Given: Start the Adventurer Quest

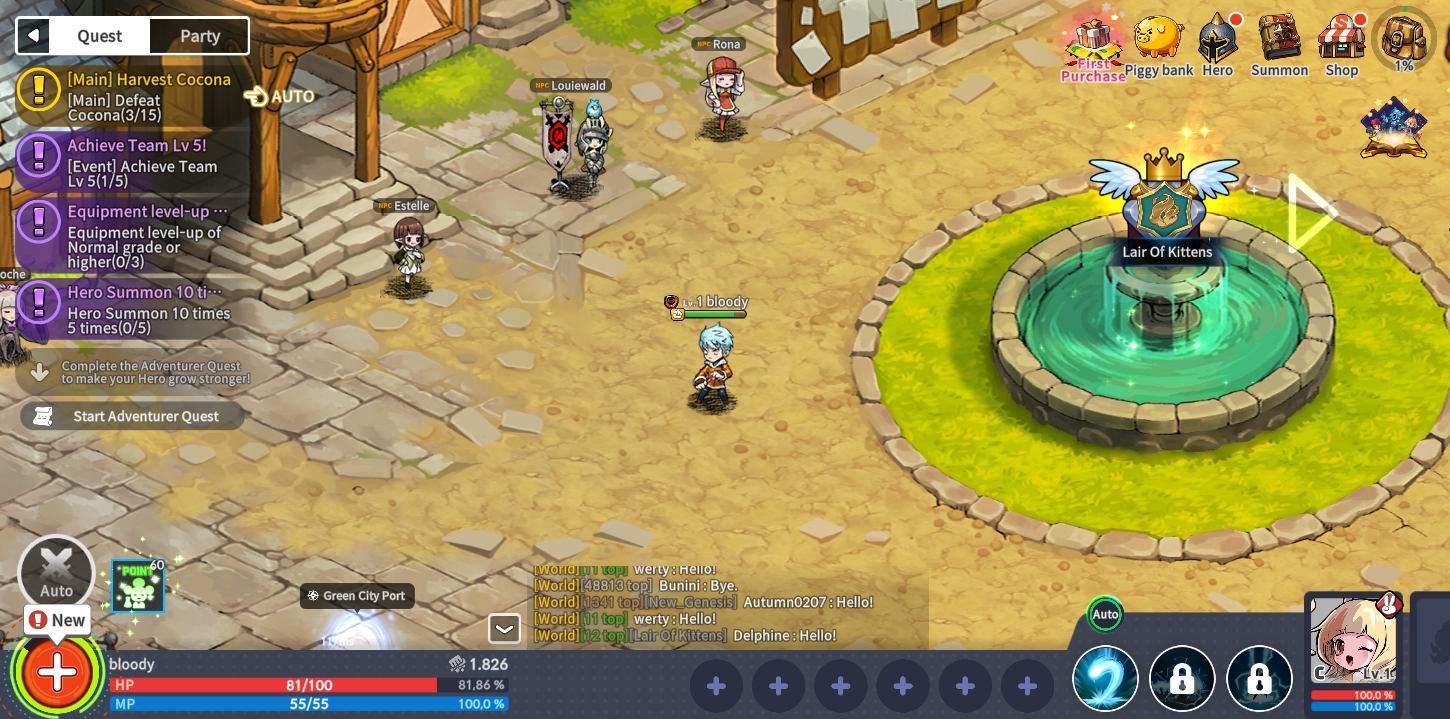Looking at the screenshot, I should 132,416.
